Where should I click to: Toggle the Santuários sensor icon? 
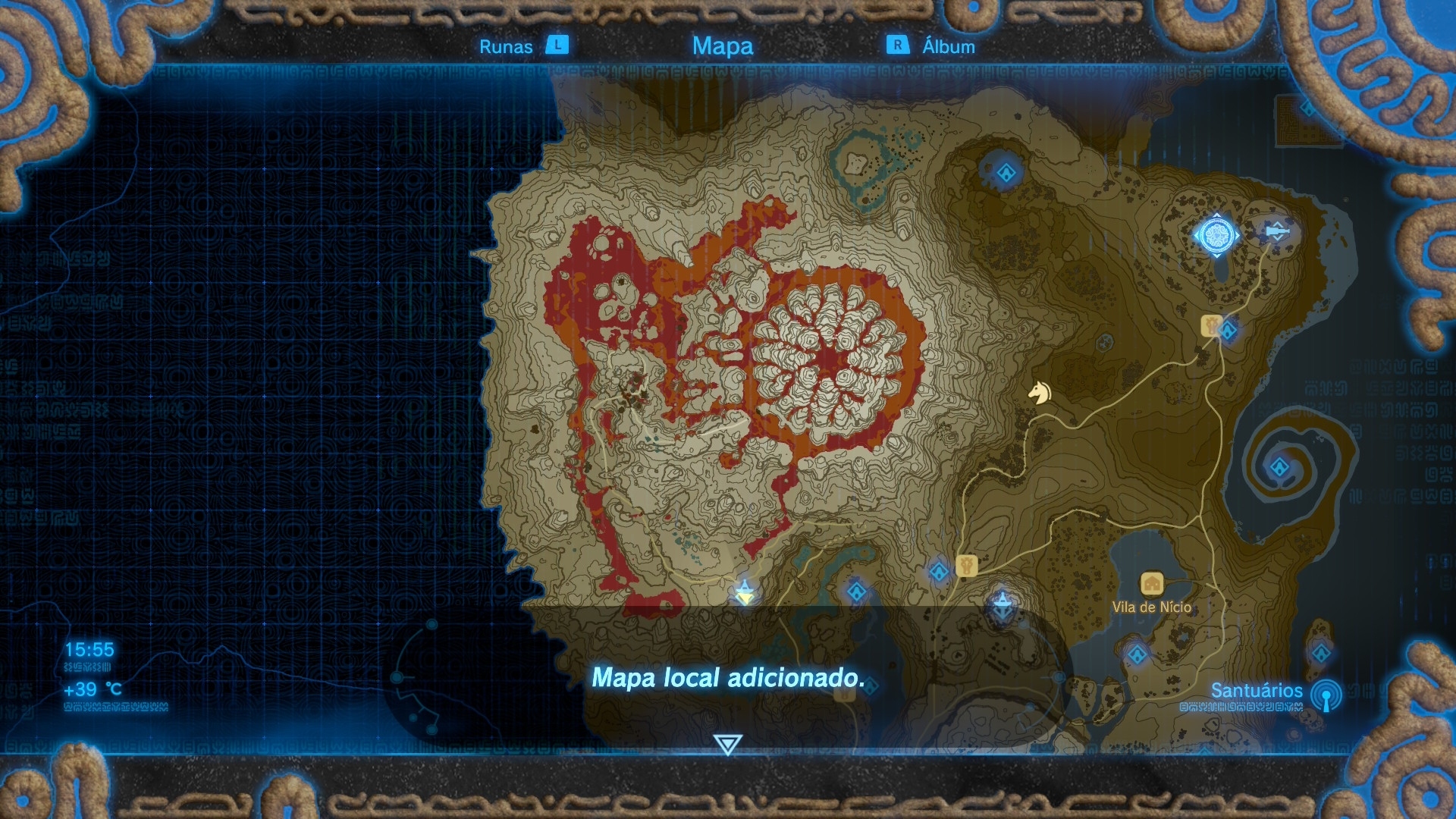click(1326, 695)
